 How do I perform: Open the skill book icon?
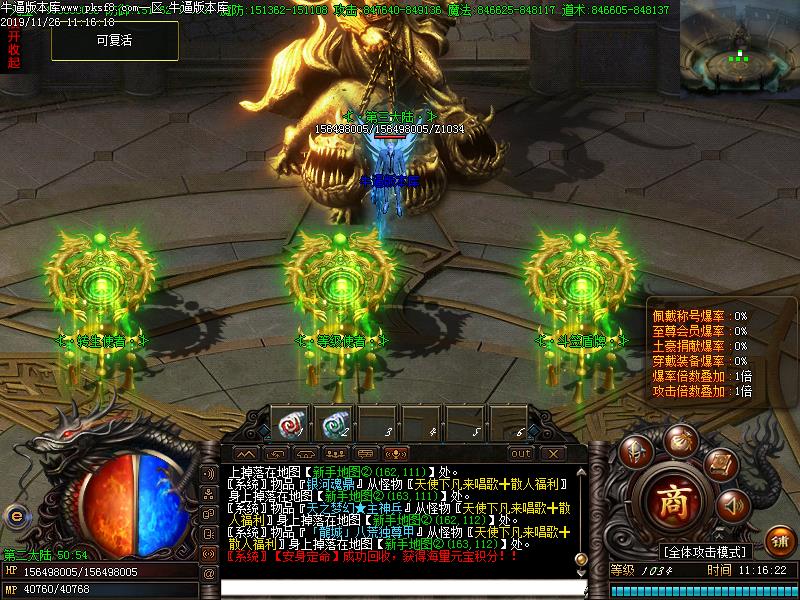click(720, 464)
